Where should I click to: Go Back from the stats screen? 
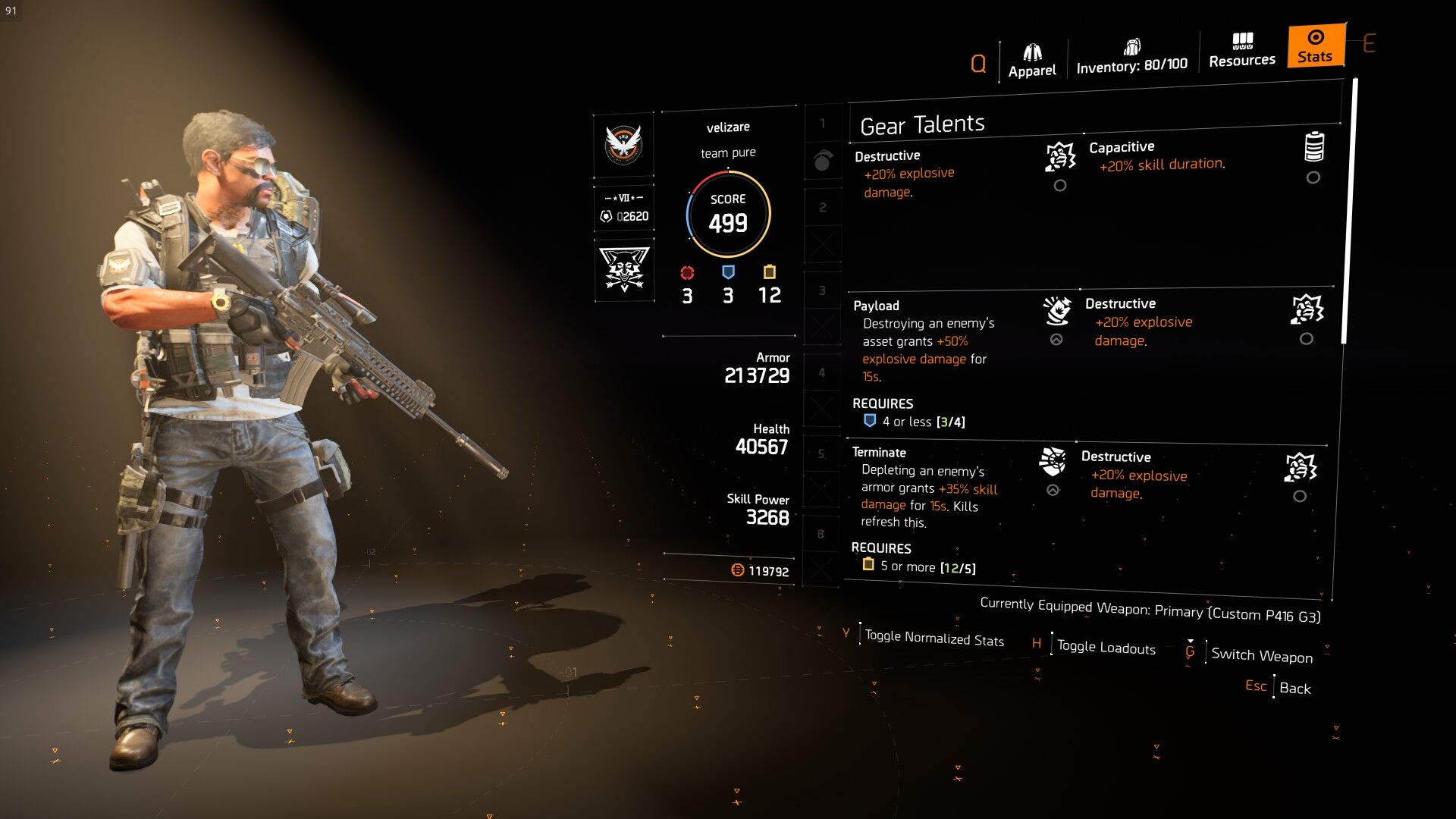coord(1294,688)
